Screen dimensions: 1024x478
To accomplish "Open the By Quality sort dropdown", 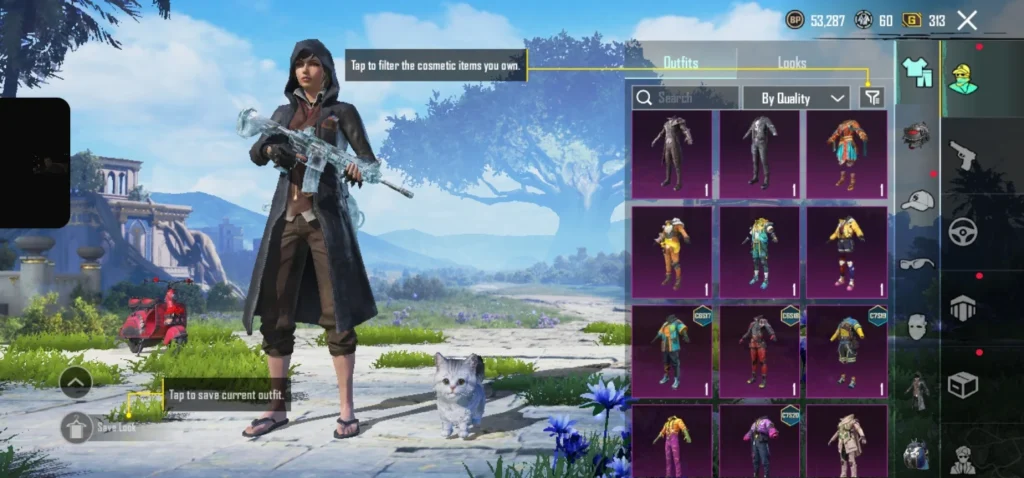I will pyautogui.click(x=796, y=97).
